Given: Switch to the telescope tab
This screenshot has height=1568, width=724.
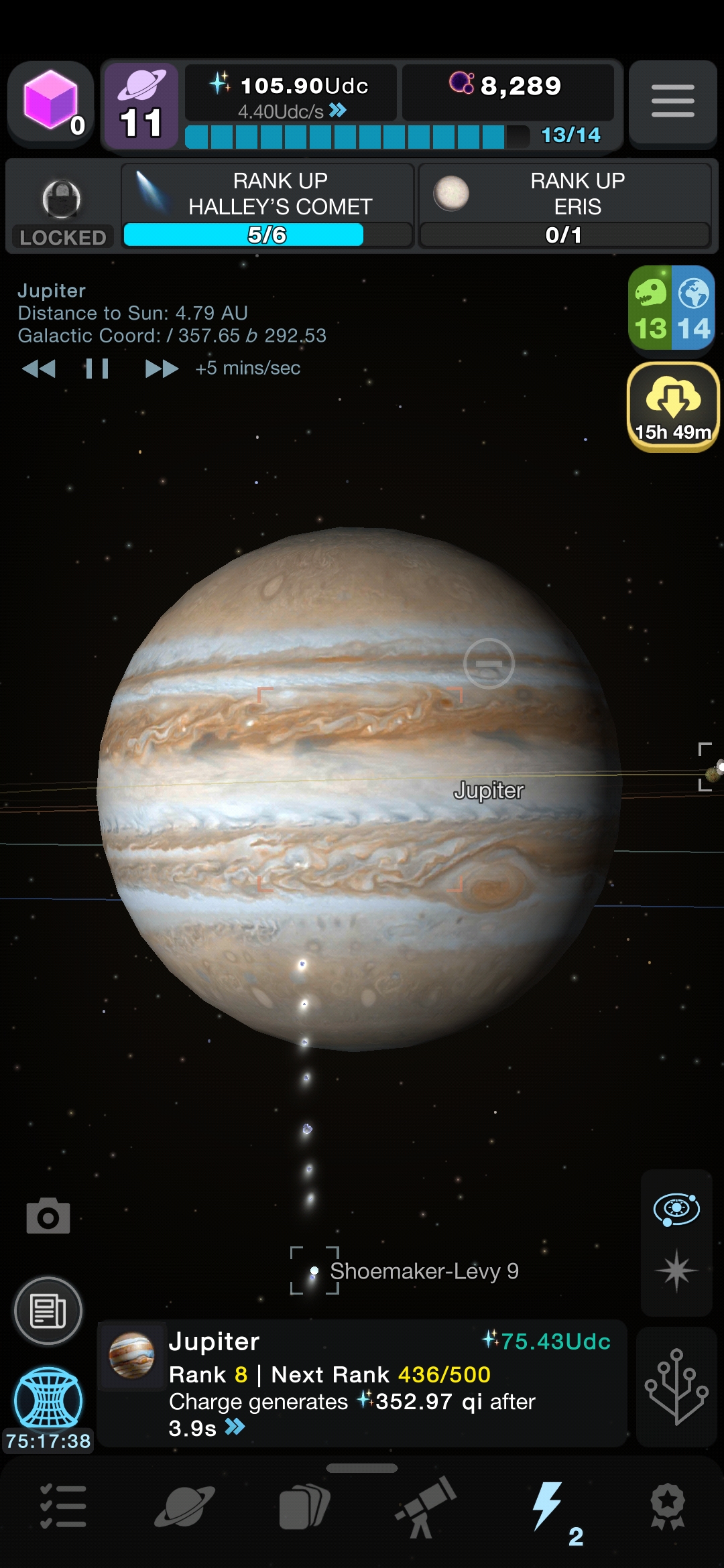Looking at the screenshot, I should pyautogui.click(x=426, y=1507).
